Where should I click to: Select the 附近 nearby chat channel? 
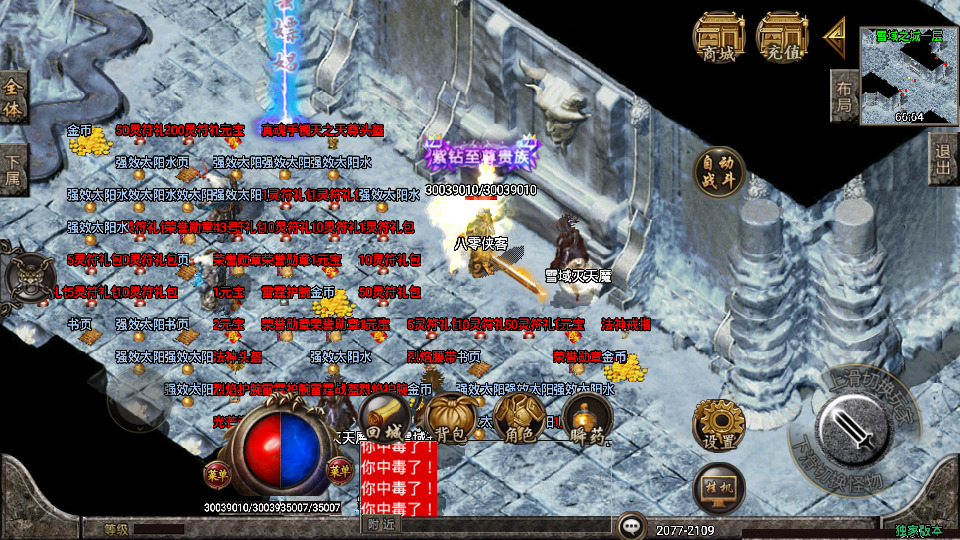click(x=381, y=523)
